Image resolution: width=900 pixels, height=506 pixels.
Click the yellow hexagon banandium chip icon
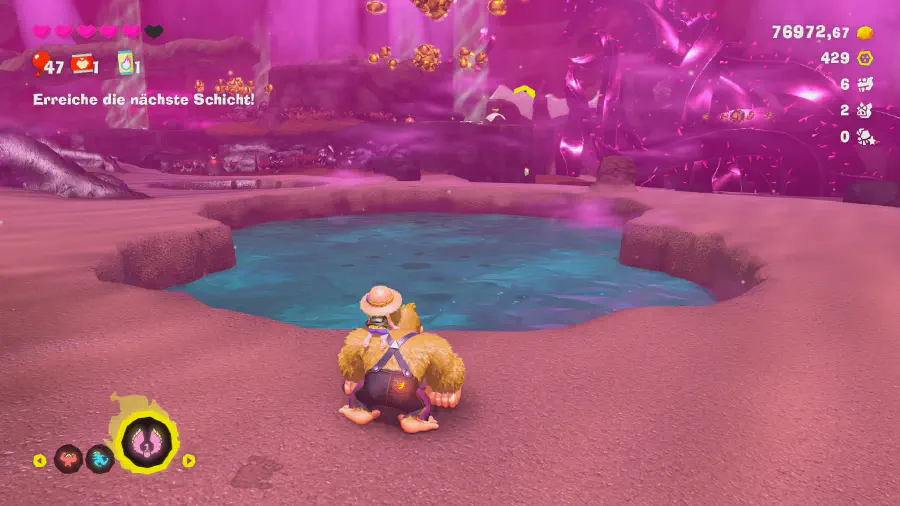coord(865,59)
